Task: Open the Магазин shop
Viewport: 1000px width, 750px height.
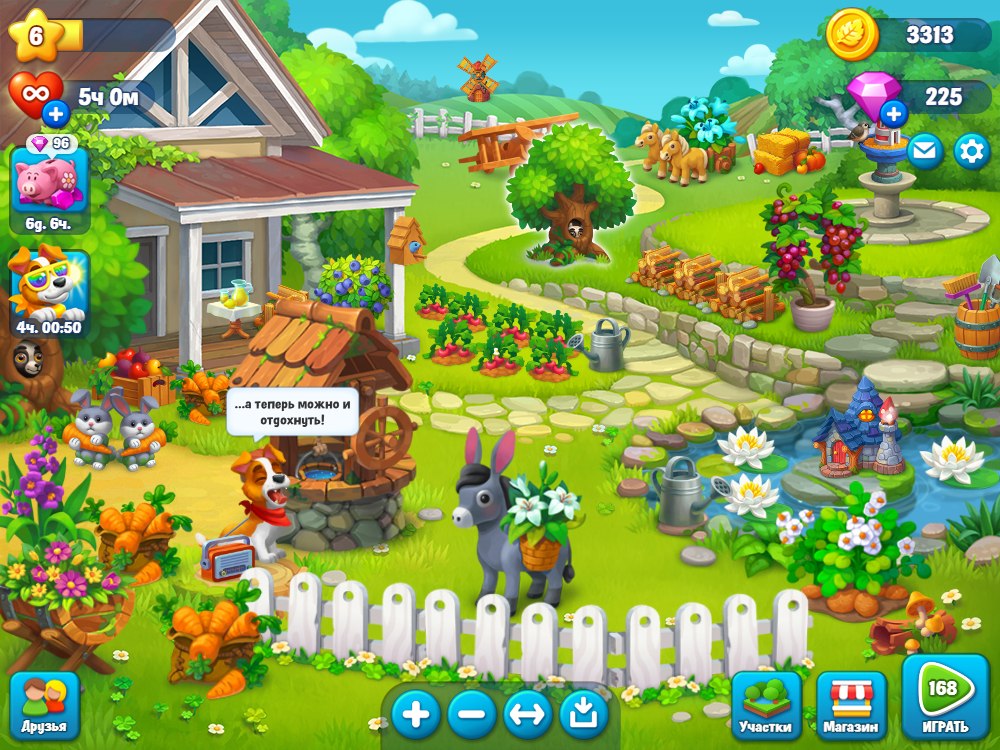Action: tap(852, 704)
